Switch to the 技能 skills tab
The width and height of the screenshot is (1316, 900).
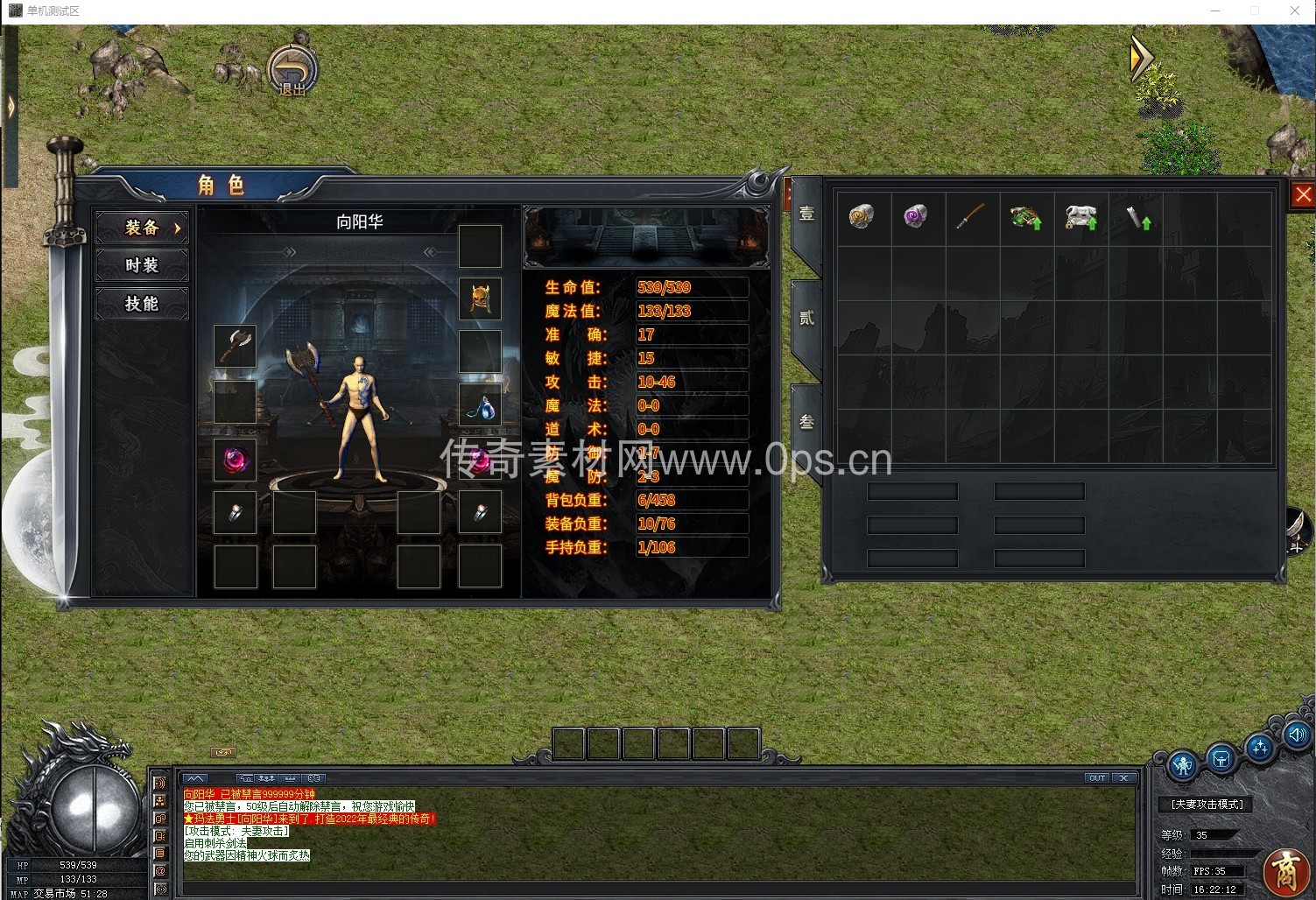pyautogui.click(x=141, y=304)
